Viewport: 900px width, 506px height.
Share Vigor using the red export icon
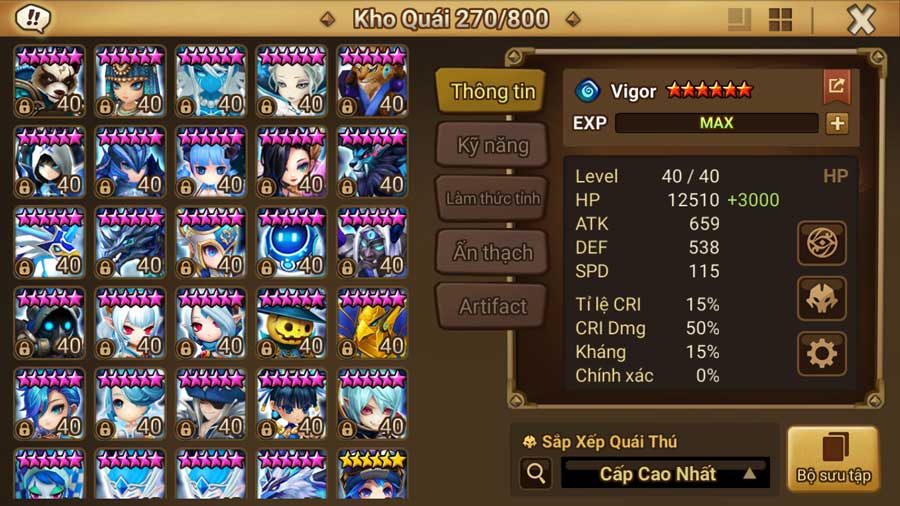(836, 87)
